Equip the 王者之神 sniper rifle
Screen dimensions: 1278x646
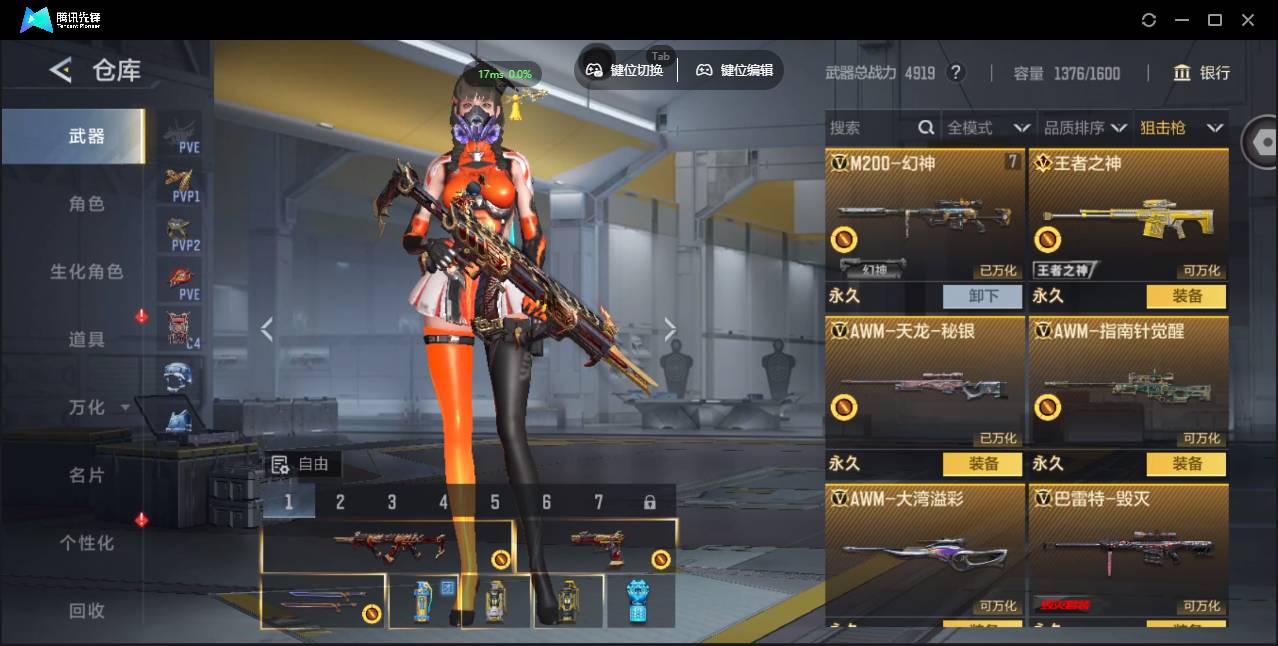coord(1187,296)
